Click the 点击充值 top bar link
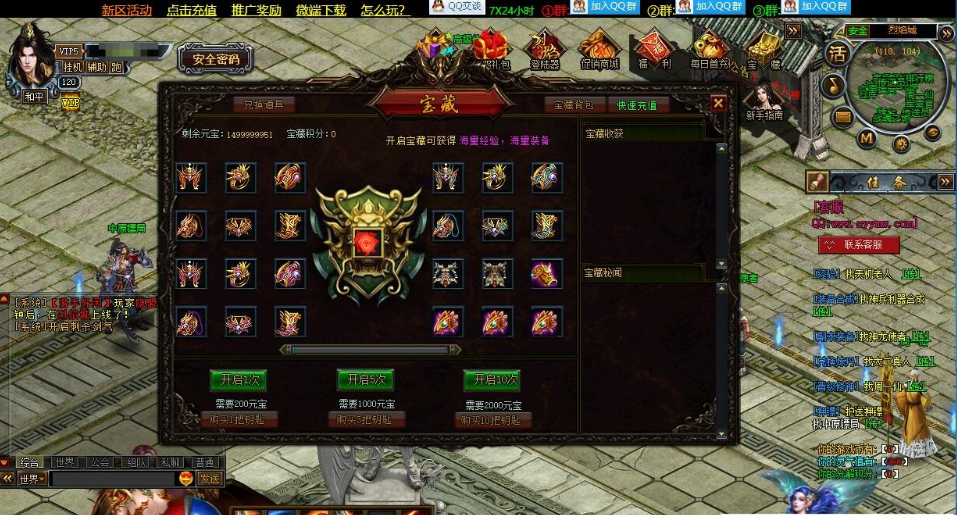957x515 pixels. pos(191,10)
